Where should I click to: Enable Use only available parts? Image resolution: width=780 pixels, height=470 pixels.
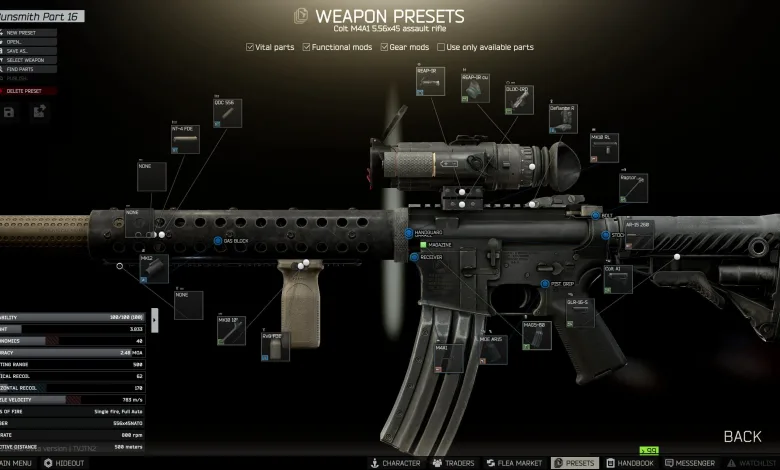pos(442,47)
